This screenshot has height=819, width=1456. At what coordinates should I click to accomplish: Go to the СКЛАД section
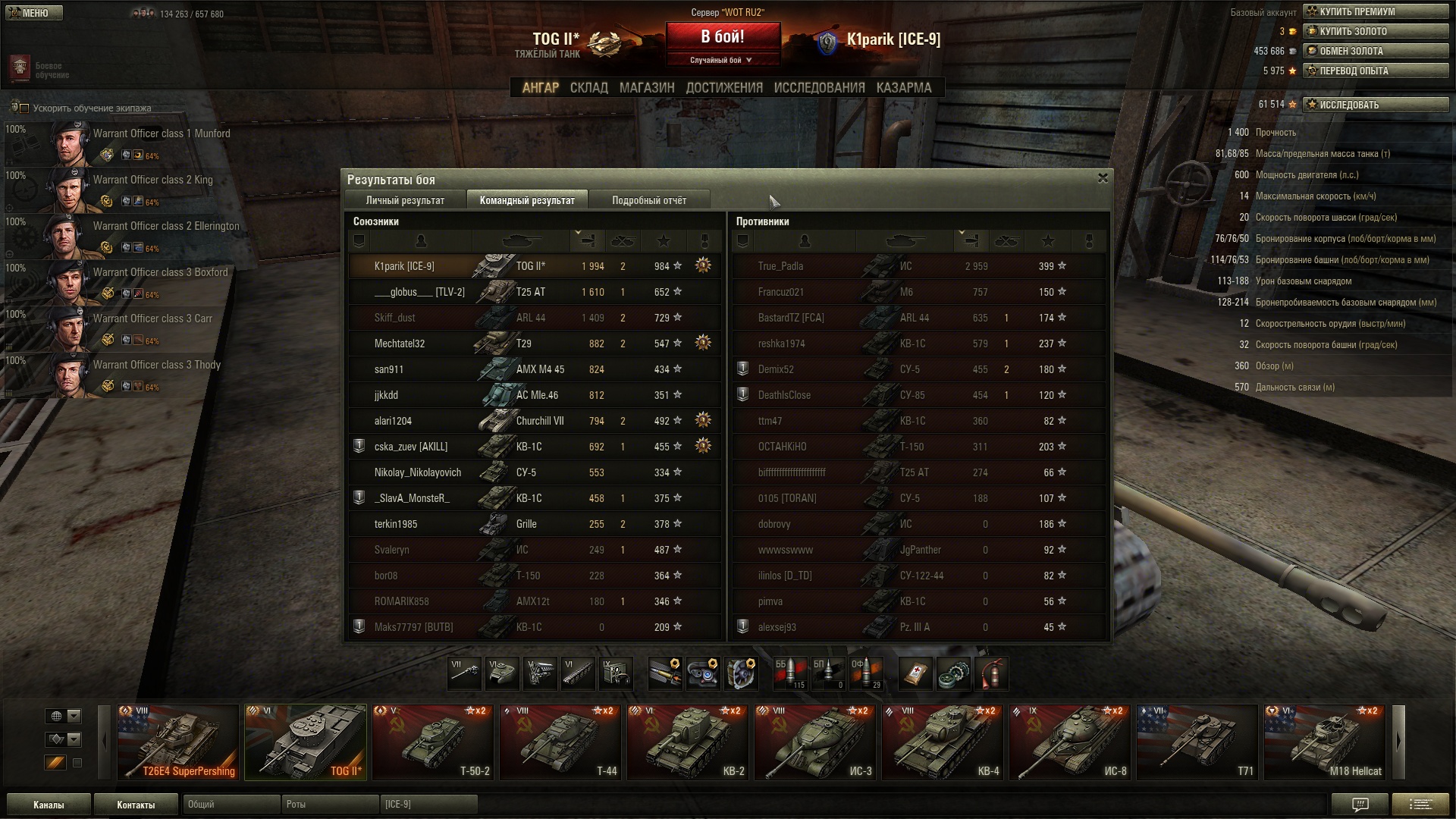(588, 88)
